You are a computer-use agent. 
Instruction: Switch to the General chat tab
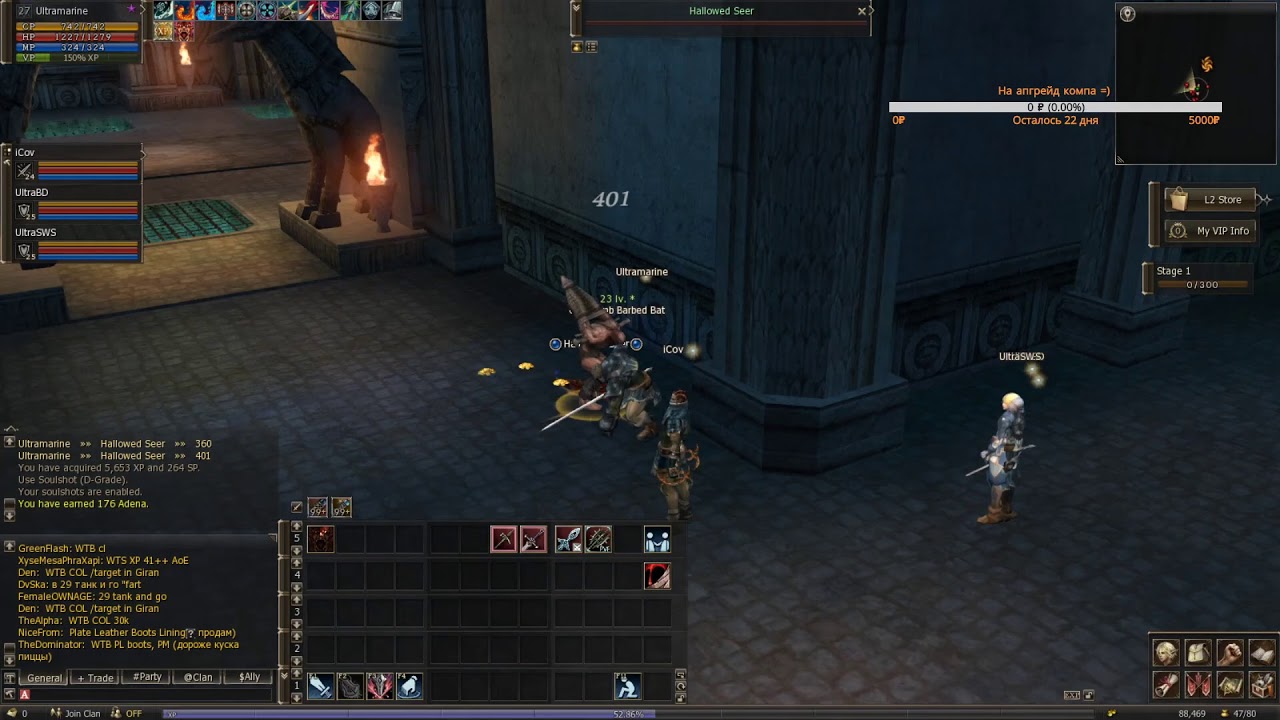point(44,677)
